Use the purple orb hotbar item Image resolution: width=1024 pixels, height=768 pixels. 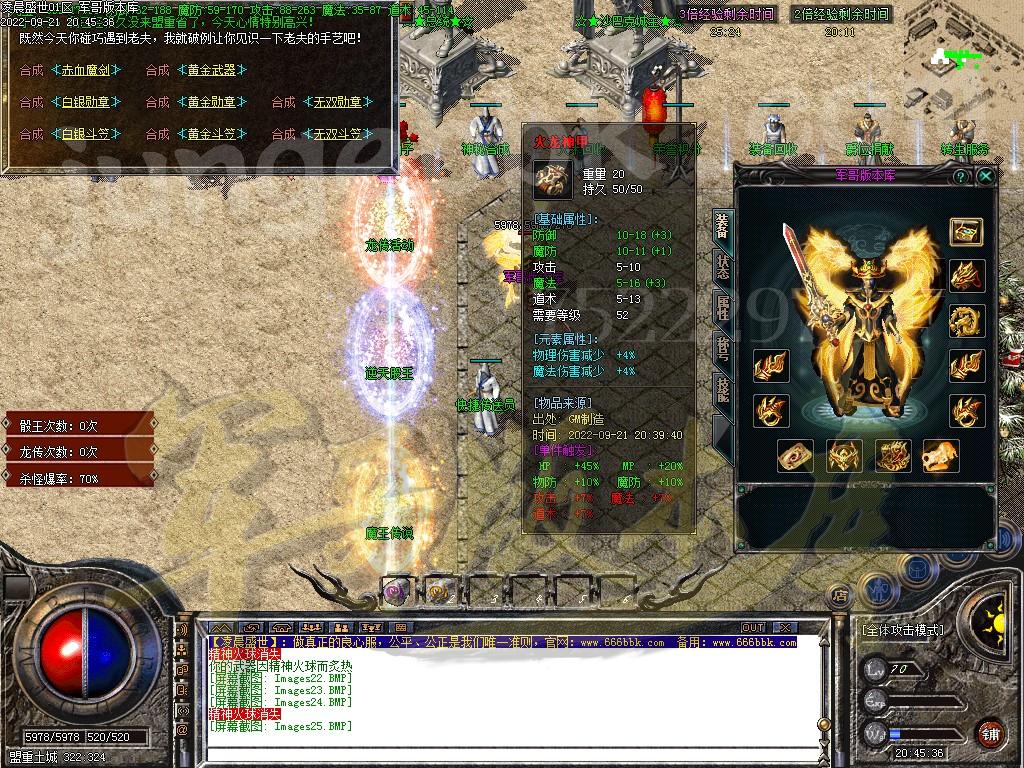[395, 592]
